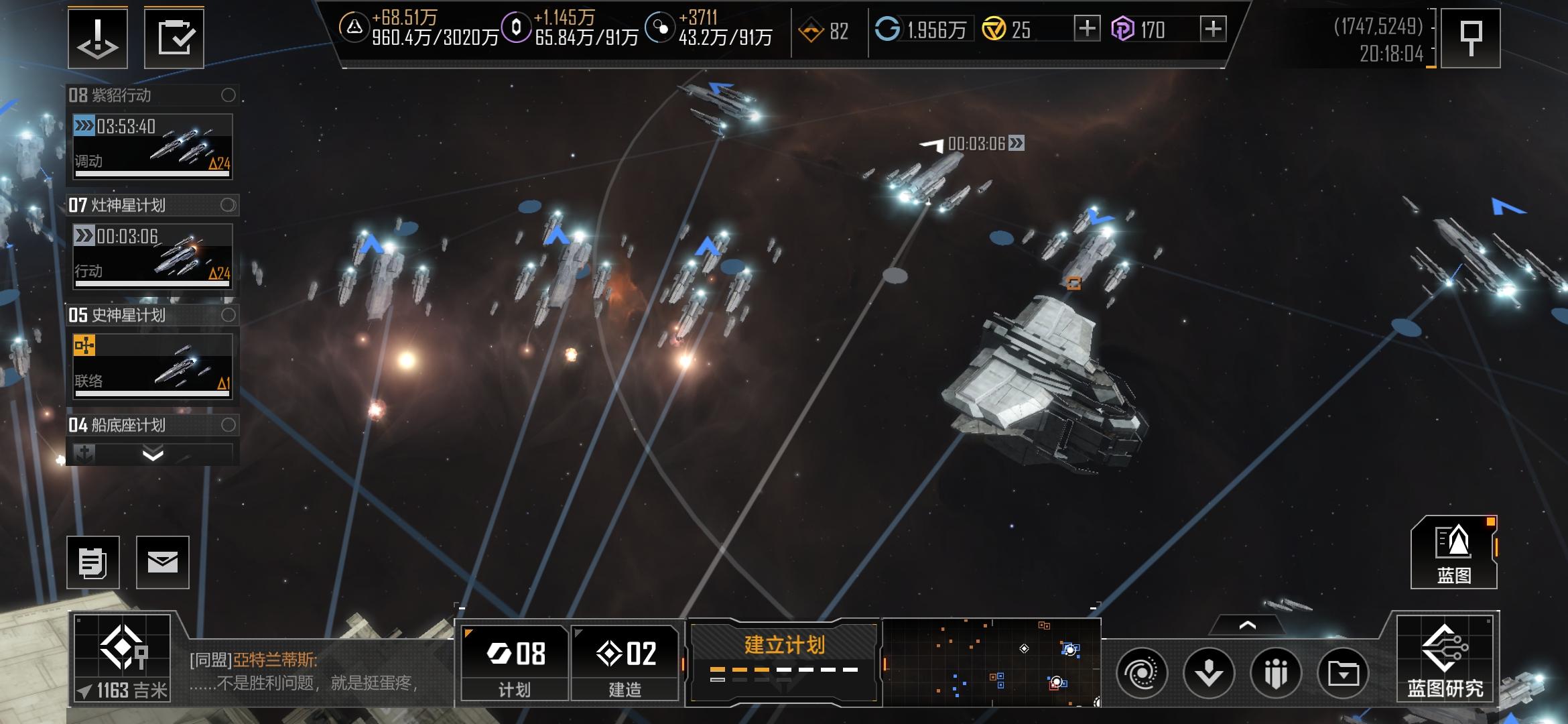Screen dimensions: 1568x724
Task: Select the 07 灶神星计划 fleet card
Action: (153, 257)
